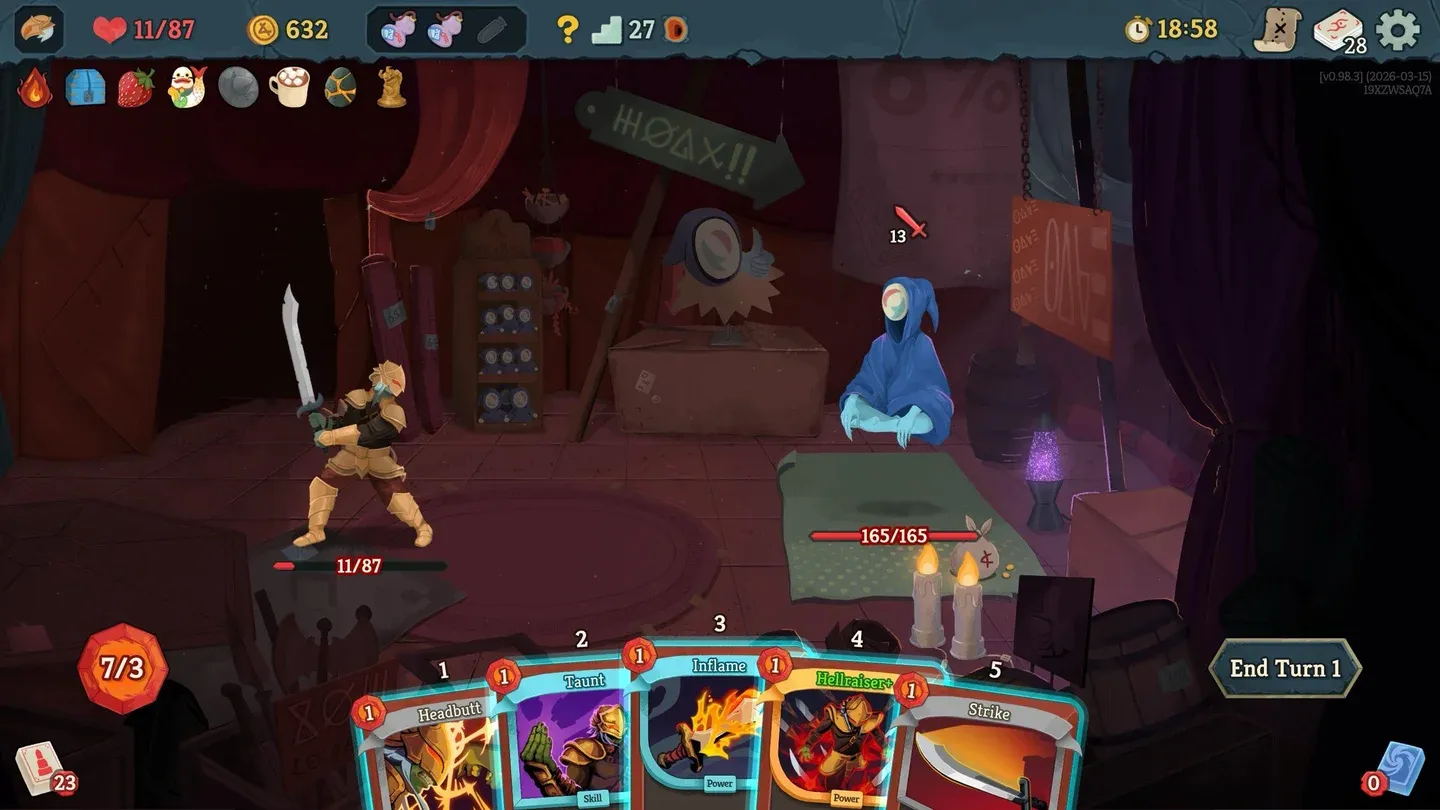
Task: Click the question mark indicator
Action: [x=566, y=28]
